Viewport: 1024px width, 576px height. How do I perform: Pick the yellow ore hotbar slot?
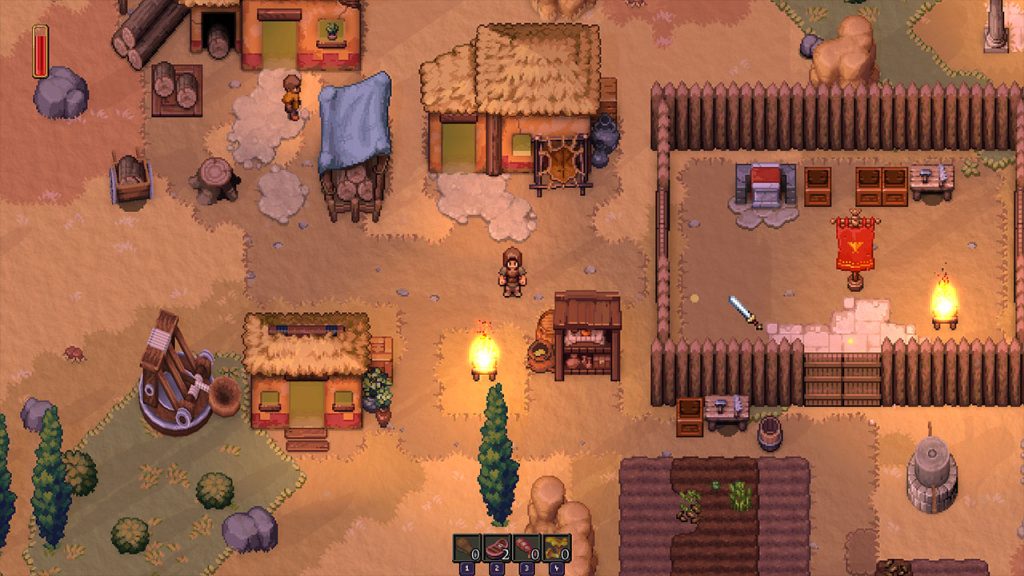coord(556,549)
